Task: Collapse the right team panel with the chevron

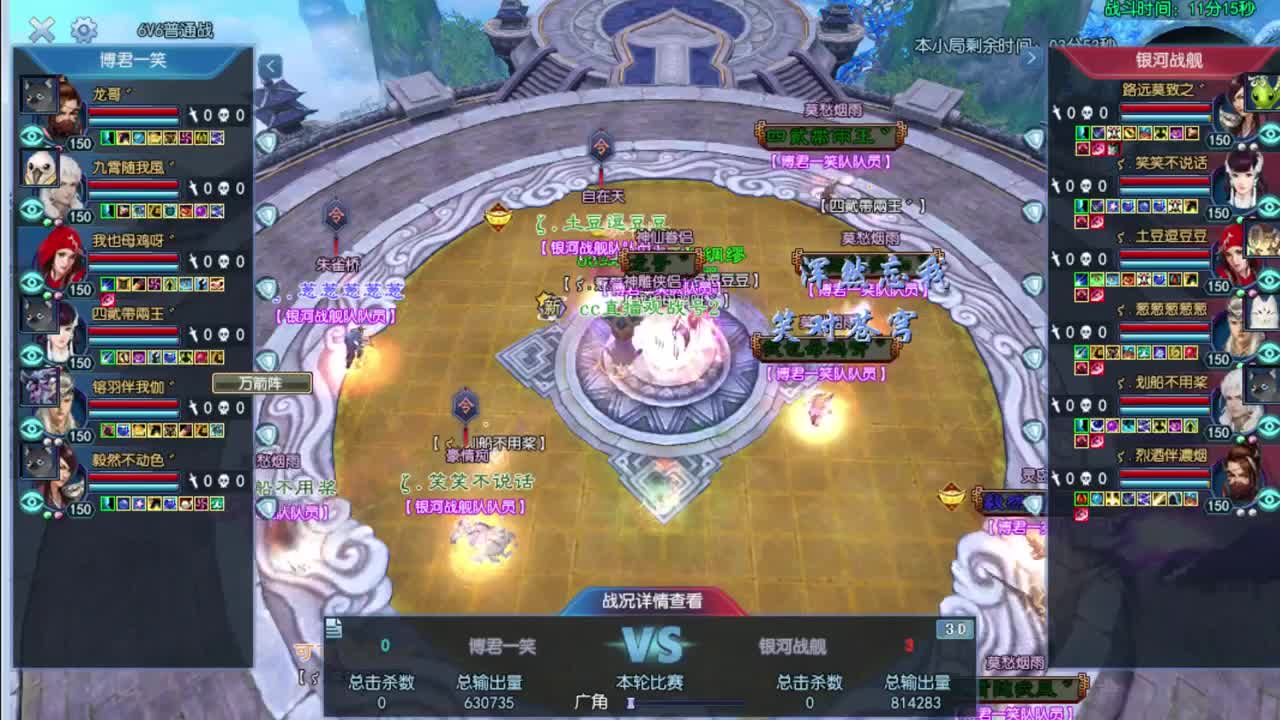Action: (1032, 57)
